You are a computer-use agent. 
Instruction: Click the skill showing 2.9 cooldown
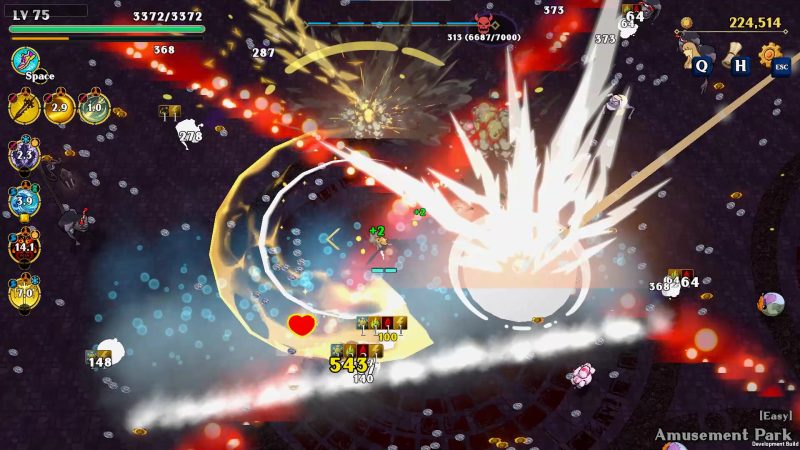[59, 107]
